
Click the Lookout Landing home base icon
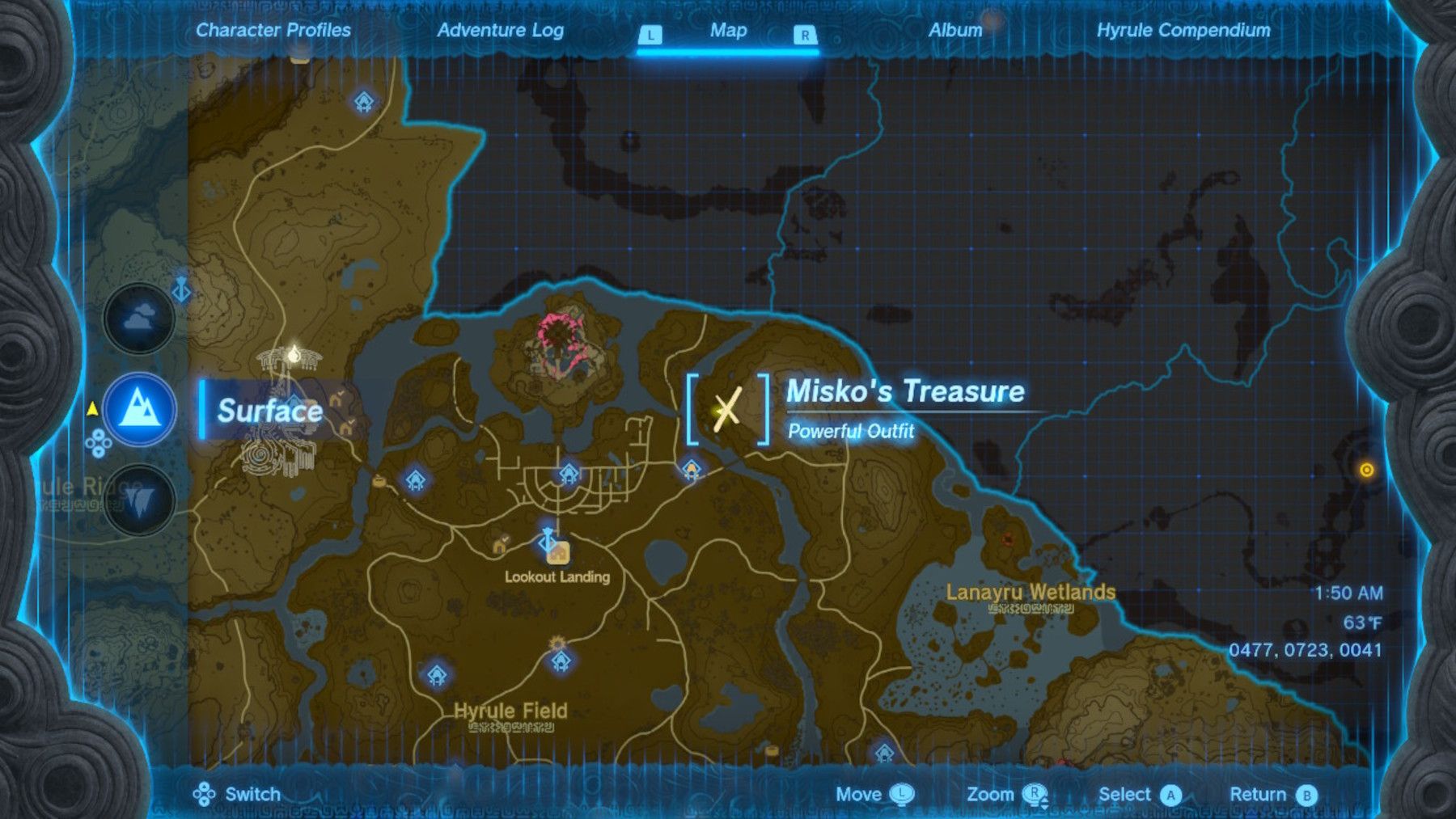pyautogui.click(x=559, y=555)
